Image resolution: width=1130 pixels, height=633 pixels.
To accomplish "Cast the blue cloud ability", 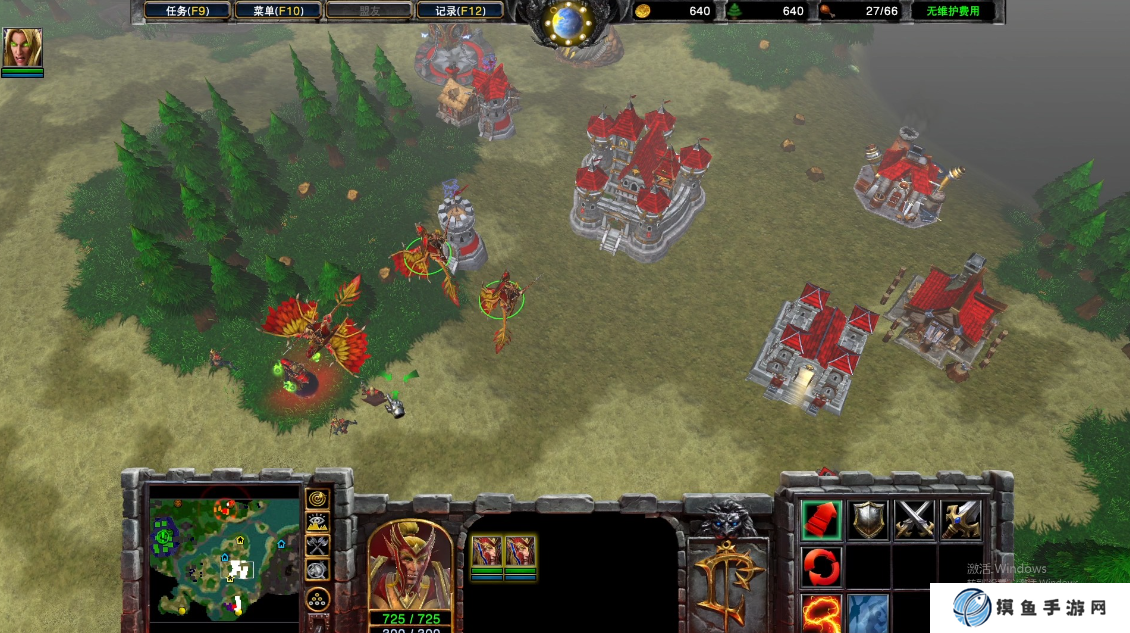I will pos(867,612).
